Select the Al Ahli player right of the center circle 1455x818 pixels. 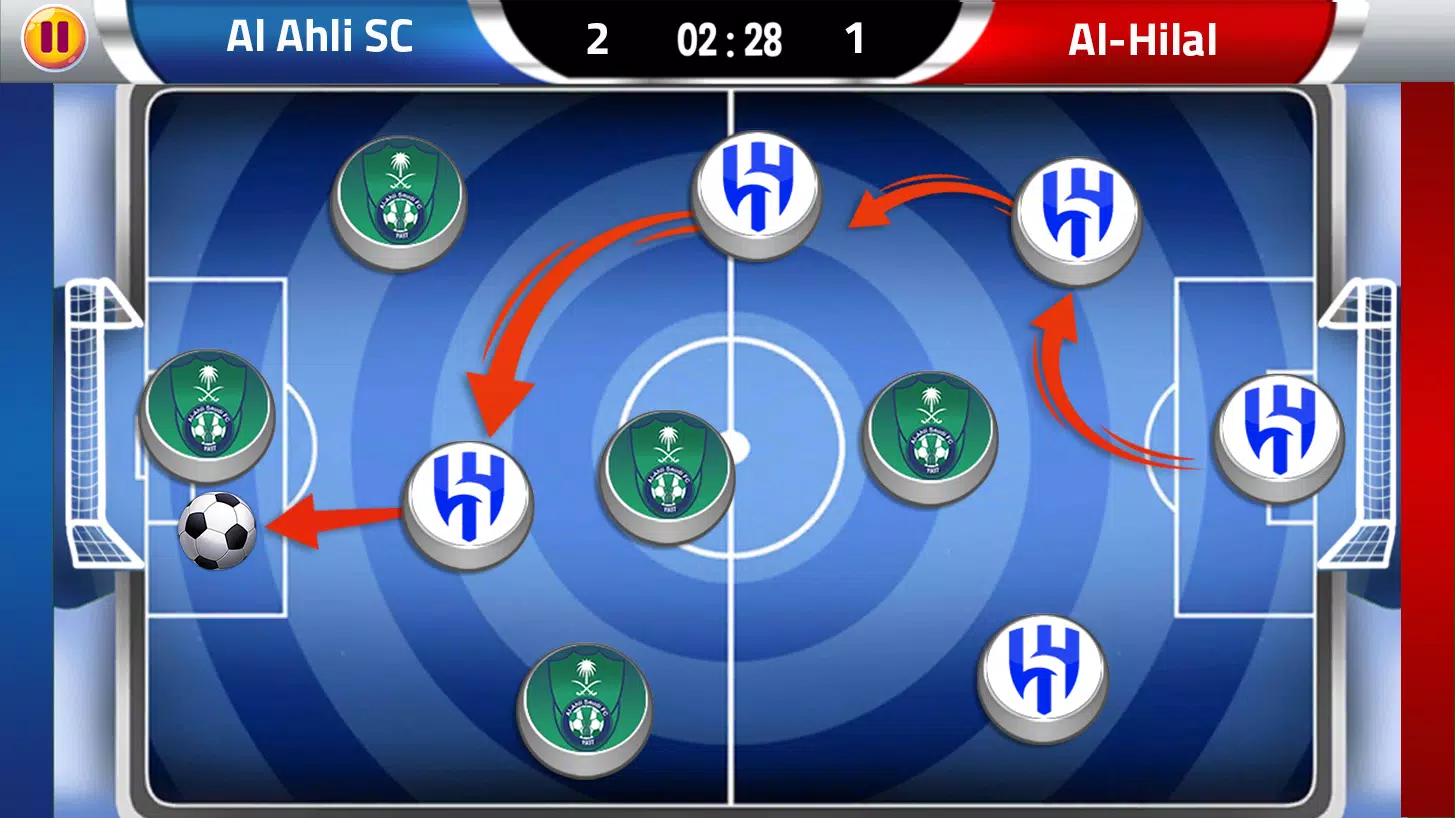pos(928,435)
